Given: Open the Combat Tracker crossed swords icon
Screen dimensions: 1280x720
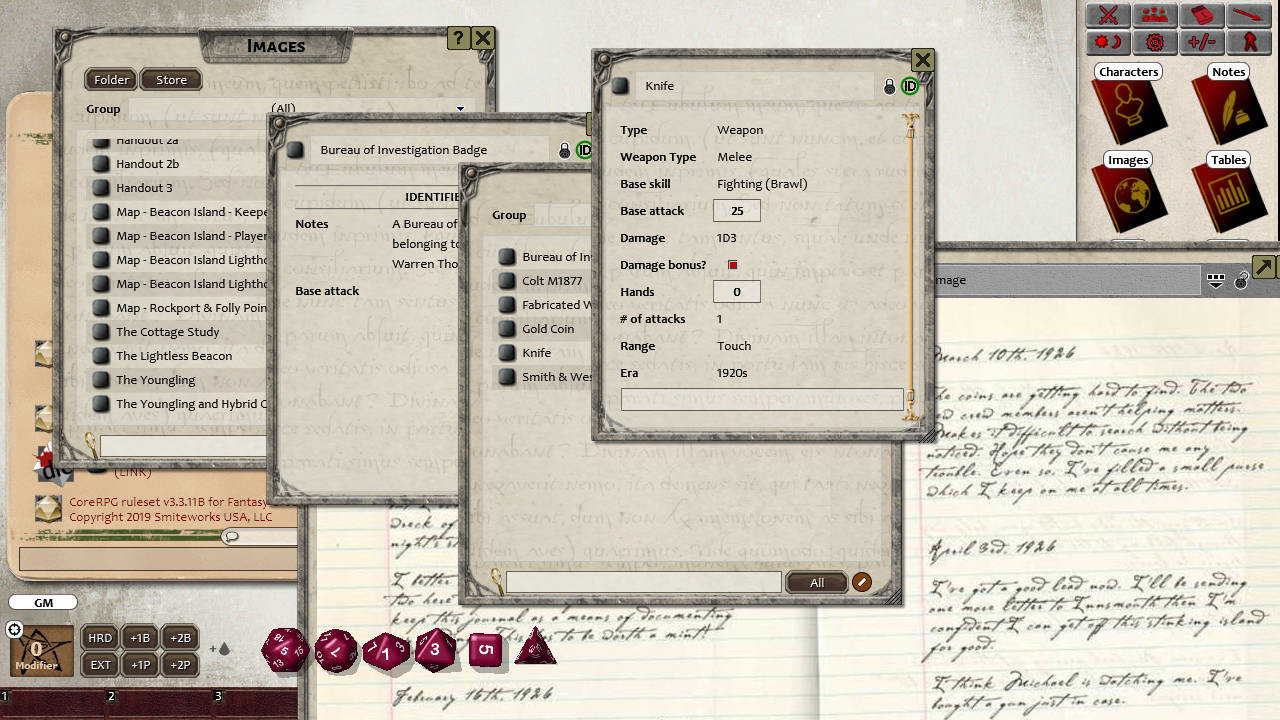Looking at the screenshot, I should 1108,17.
